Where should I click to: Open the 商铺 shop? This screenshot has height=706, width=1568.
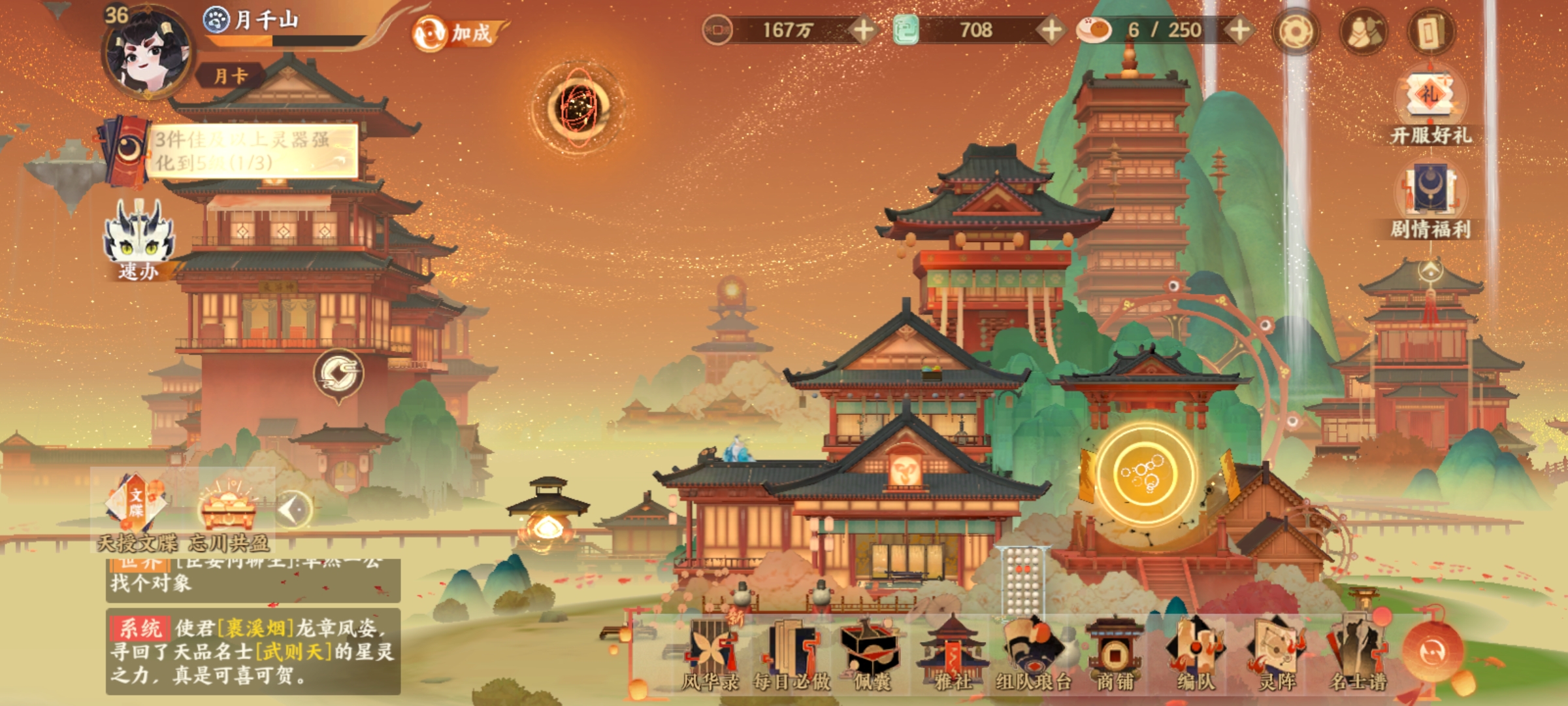click(1115, 654)
